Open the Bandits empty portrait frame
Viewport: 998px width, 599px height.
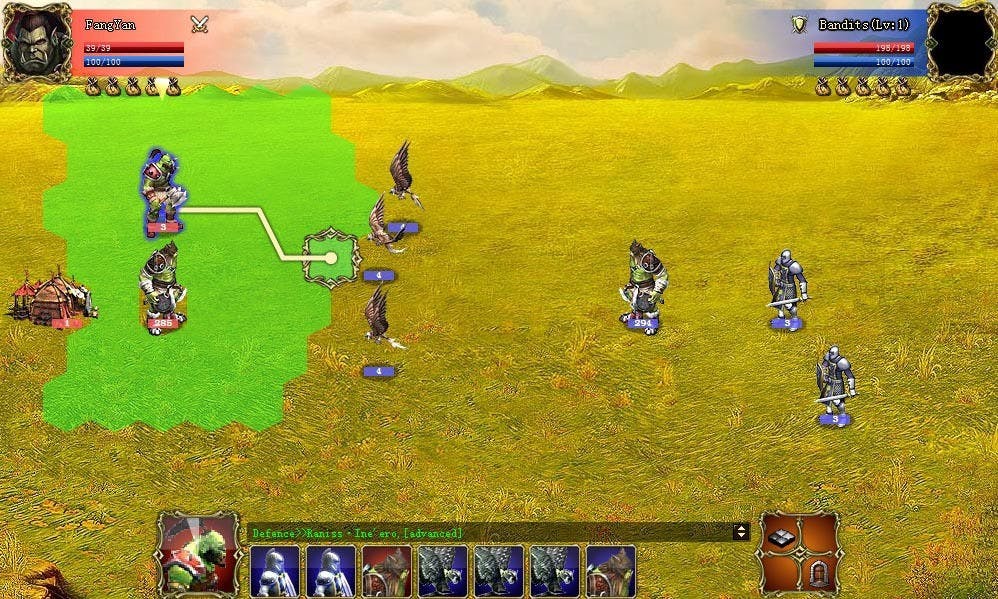coord(960,42)
